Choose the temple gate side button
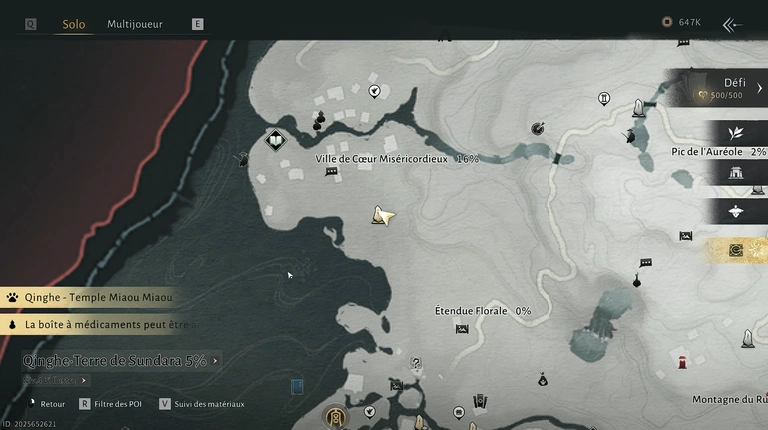Screen dimensions: 768x430 [736, 172]
